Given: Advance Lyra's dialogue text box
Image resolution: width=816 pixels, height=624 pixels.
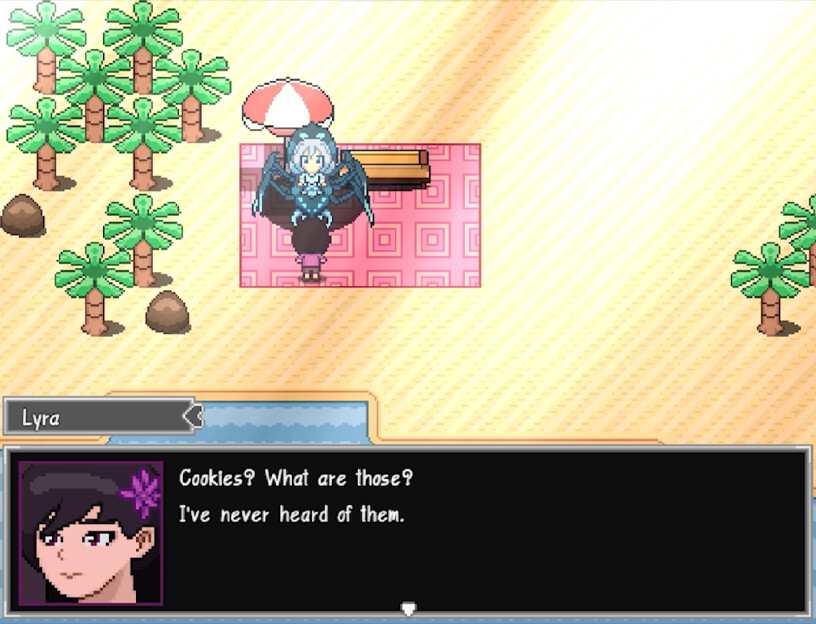Looking at the screenshot, I should point(480,530).
